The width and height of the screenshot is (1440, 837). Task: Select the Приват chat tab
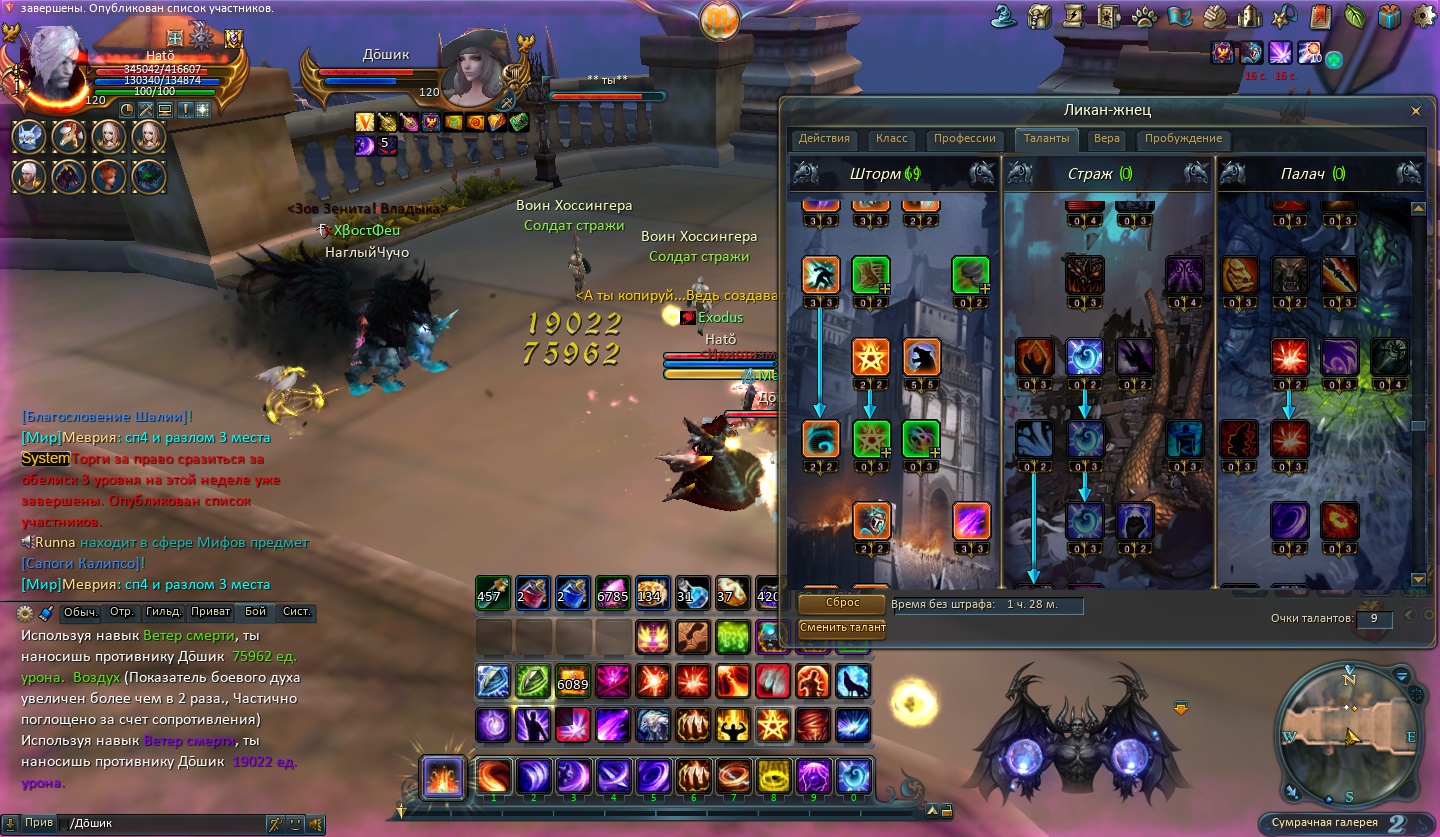tap(210, 612)
